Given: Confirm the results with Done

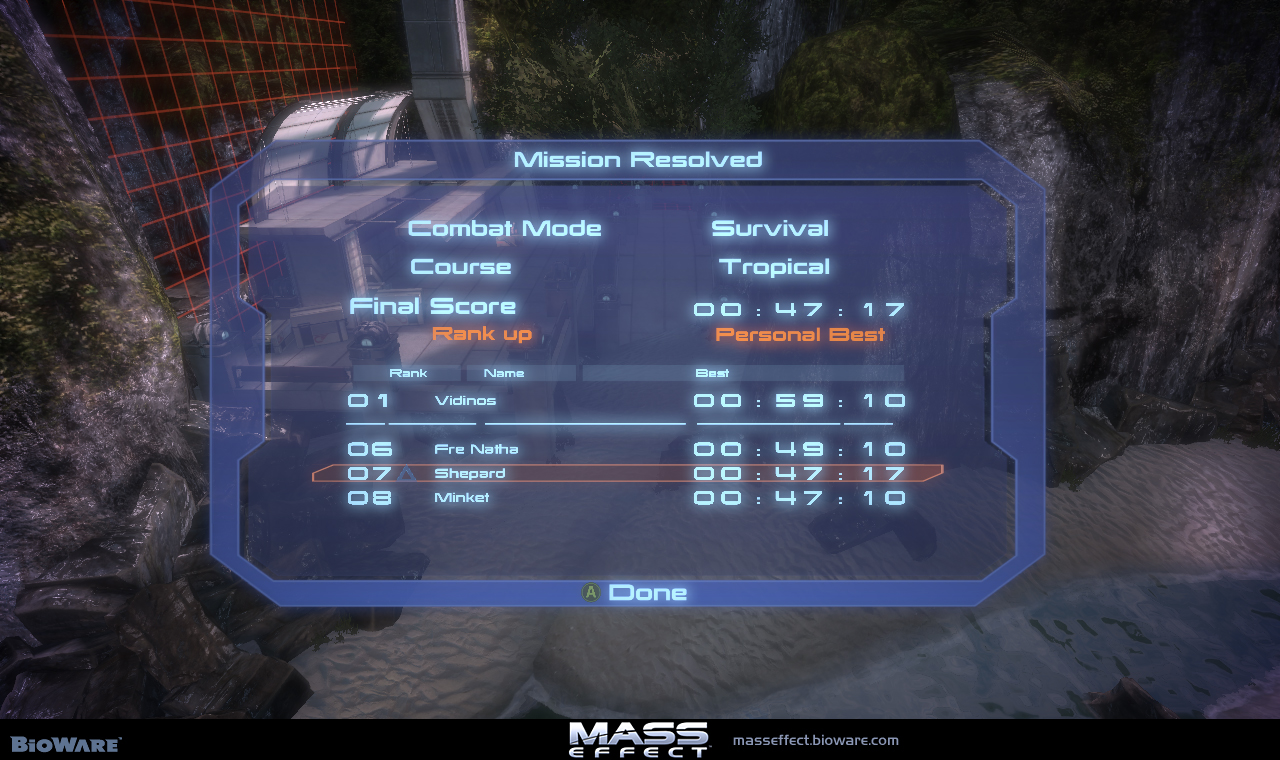Looking at the screenshot, I should click(636, 593).
